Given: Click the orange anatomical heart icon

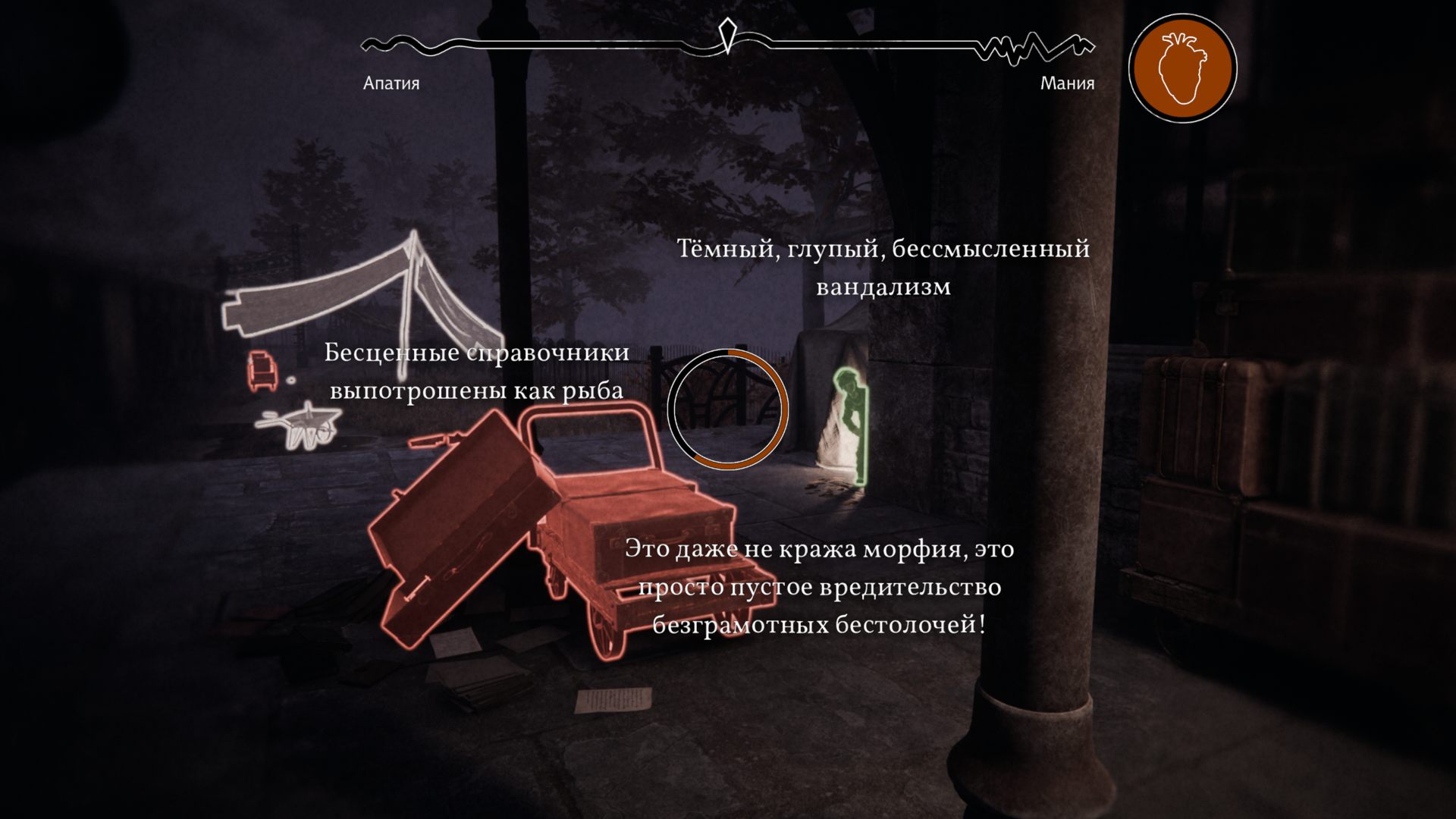Looking at the screenshot, I should (x=1182, y=68).
